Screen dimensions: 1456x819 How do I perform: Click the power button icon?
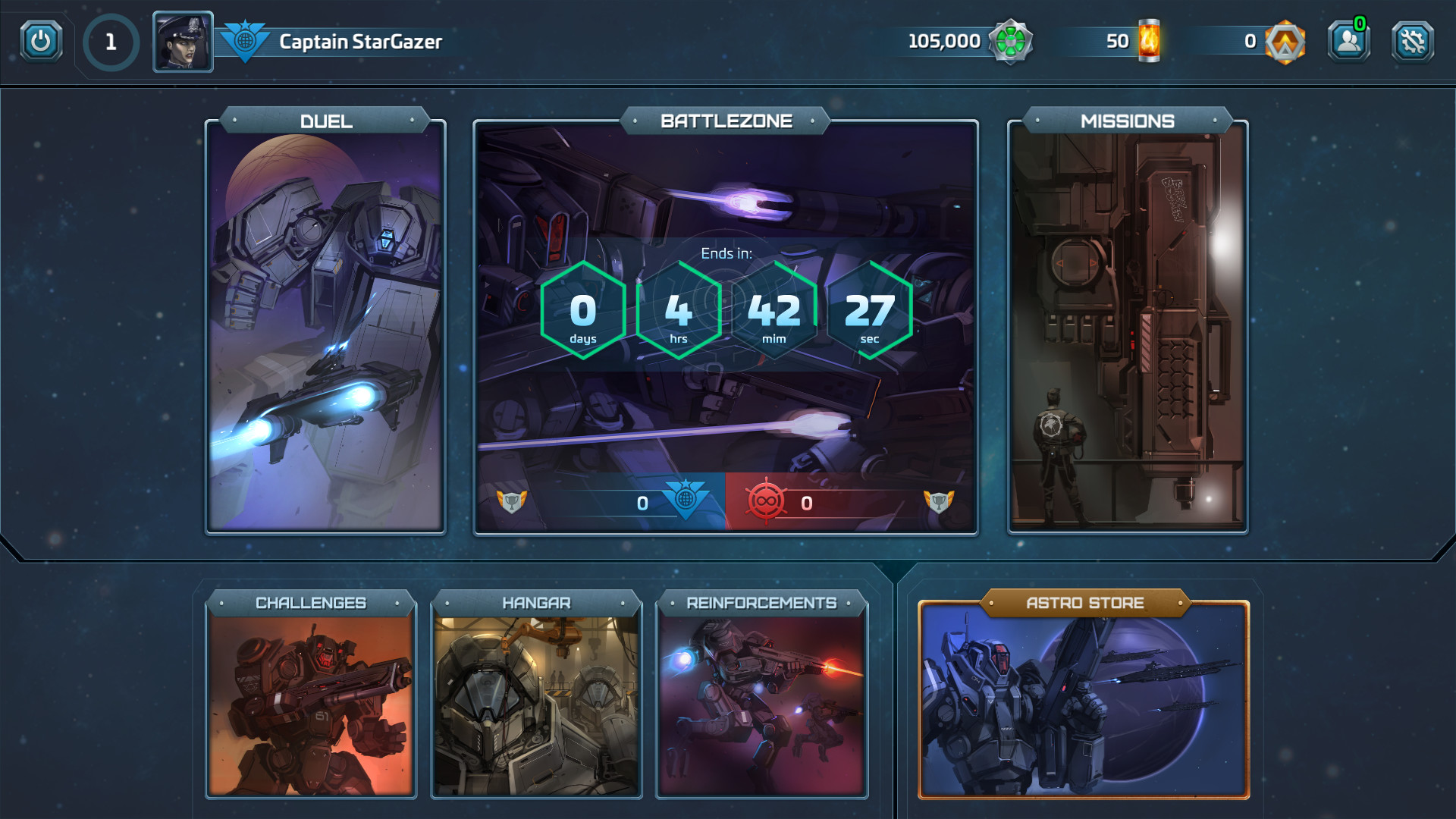(41, 41)
